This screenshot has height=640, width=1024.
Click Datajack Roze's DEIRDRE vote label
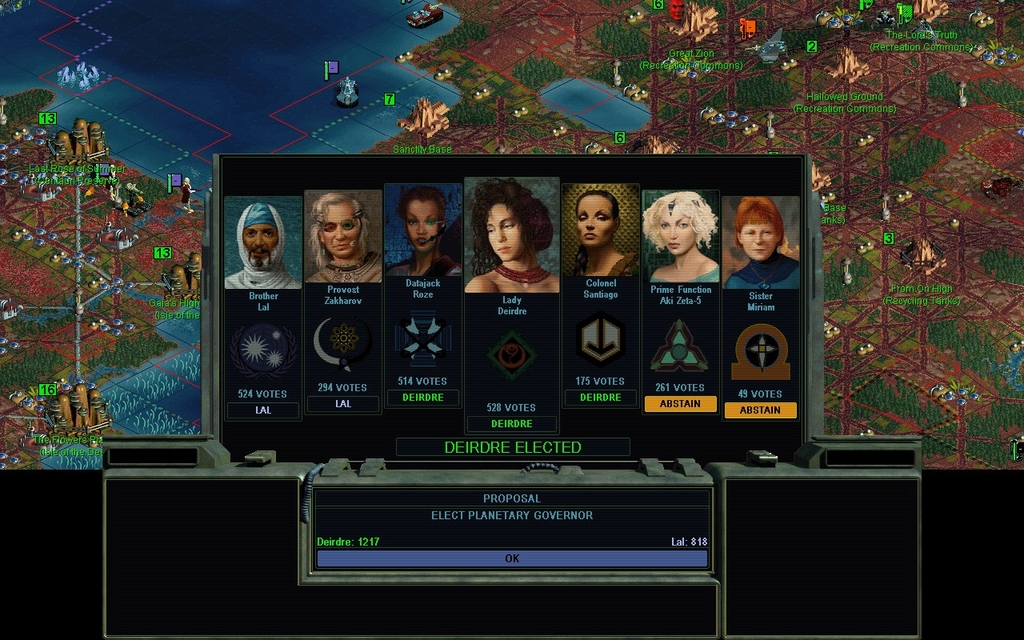tap(423, 397)
